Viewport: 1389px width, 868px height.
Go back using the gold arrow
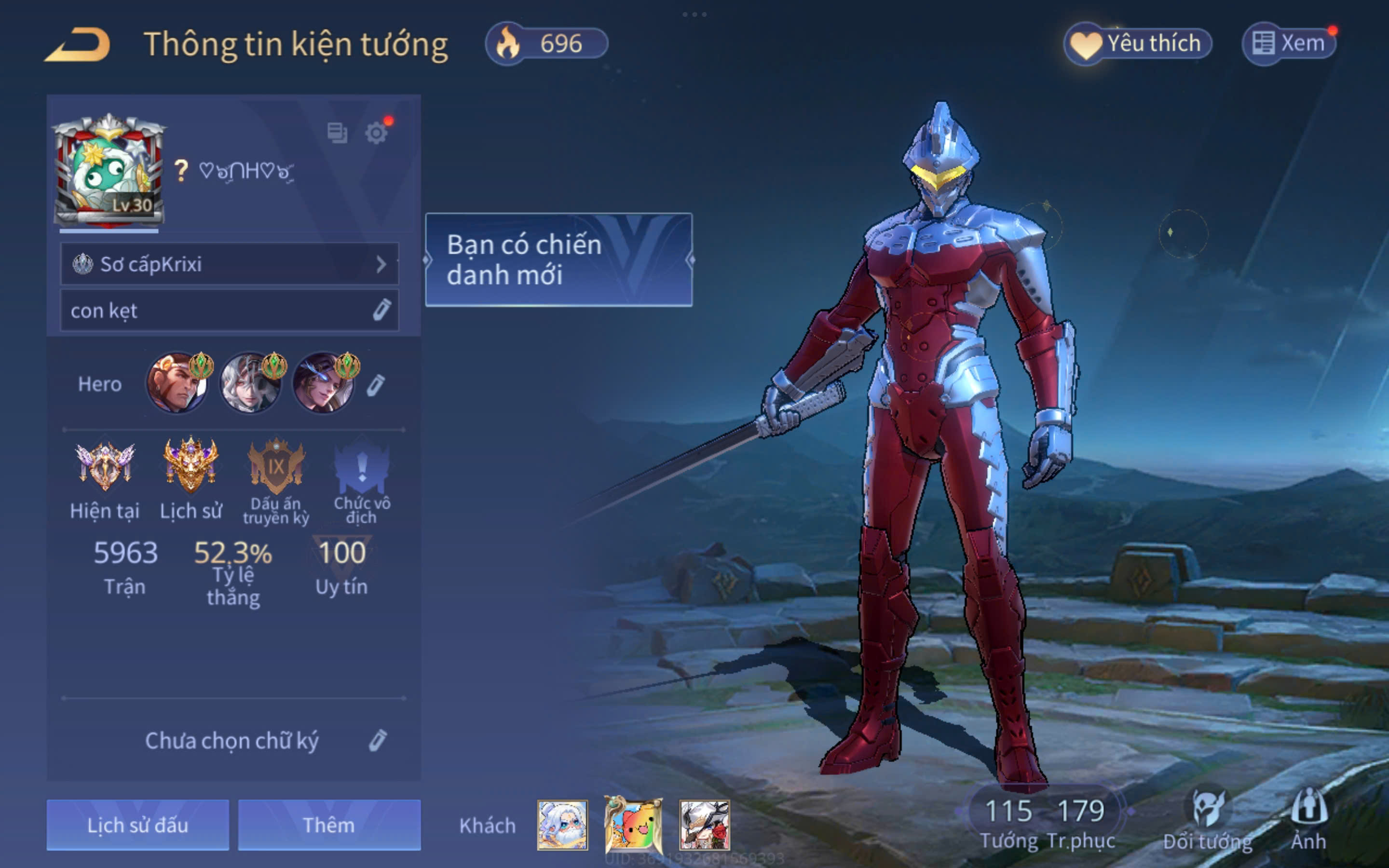[x=78, y=44]
